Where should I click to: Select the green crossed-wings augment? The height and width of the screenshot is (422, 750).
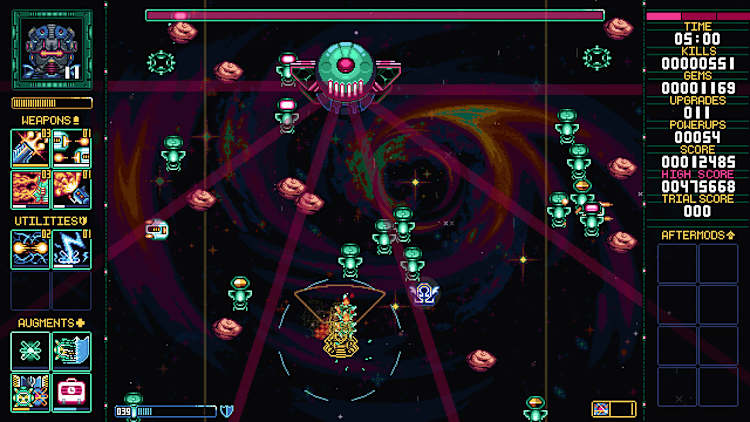coord(31,351)
